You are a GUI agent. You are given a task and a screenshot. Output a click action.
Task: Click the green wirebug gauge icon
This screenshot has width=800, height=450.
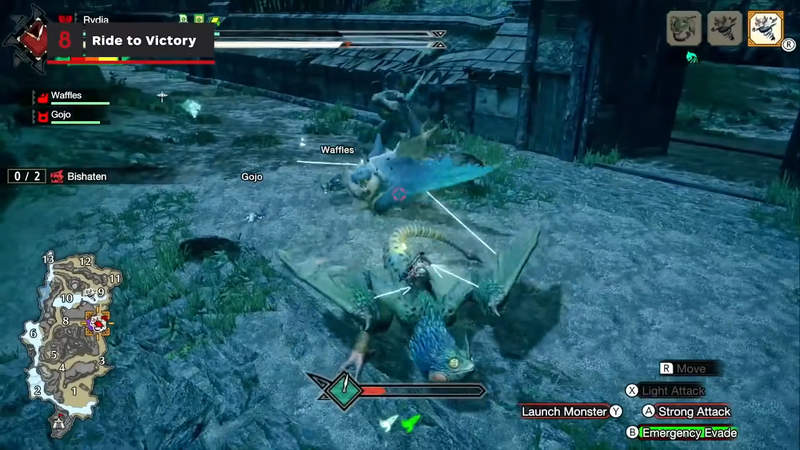point(409,423)
